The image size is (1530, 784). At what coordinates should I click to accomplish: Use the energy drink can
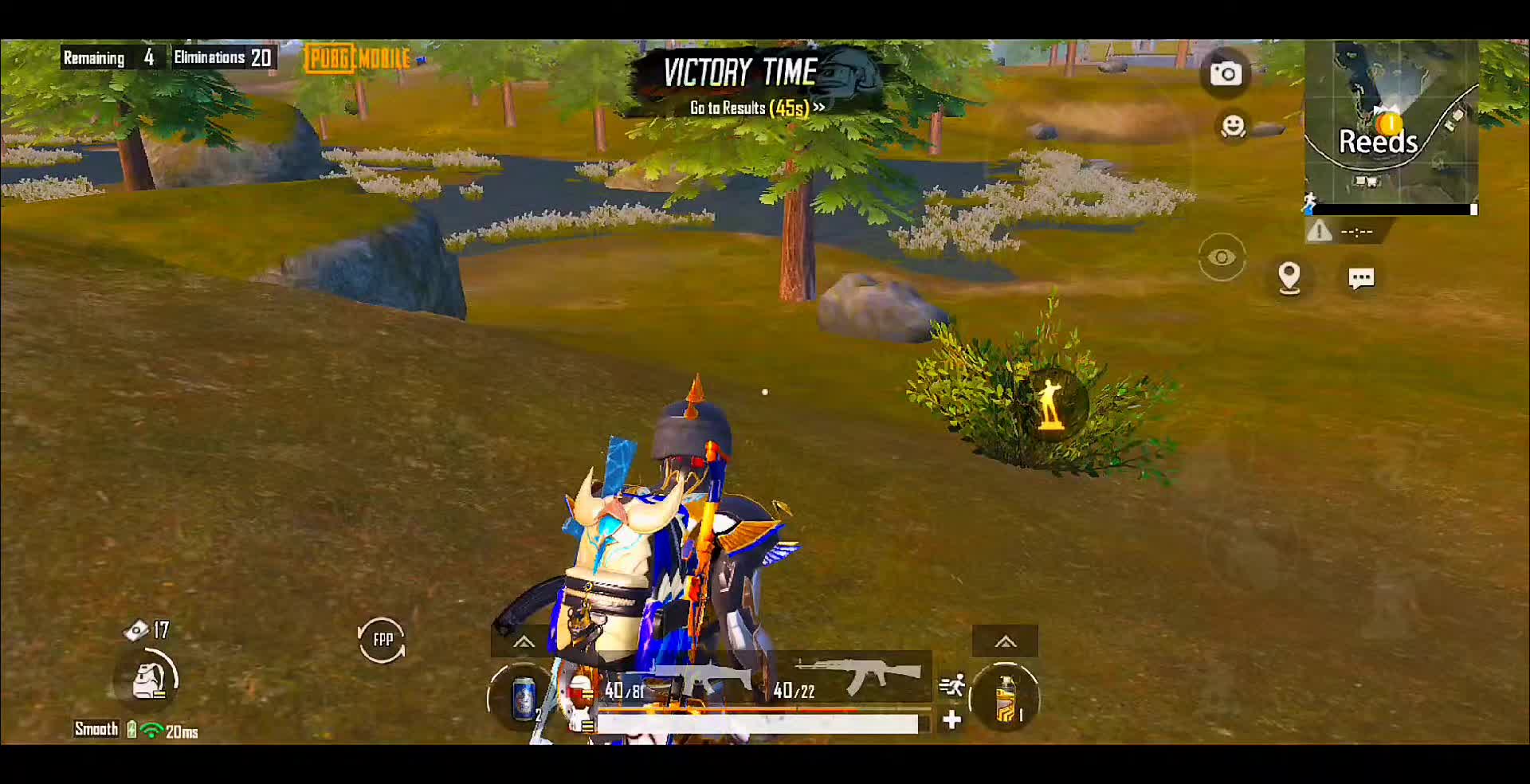(524, 699)
